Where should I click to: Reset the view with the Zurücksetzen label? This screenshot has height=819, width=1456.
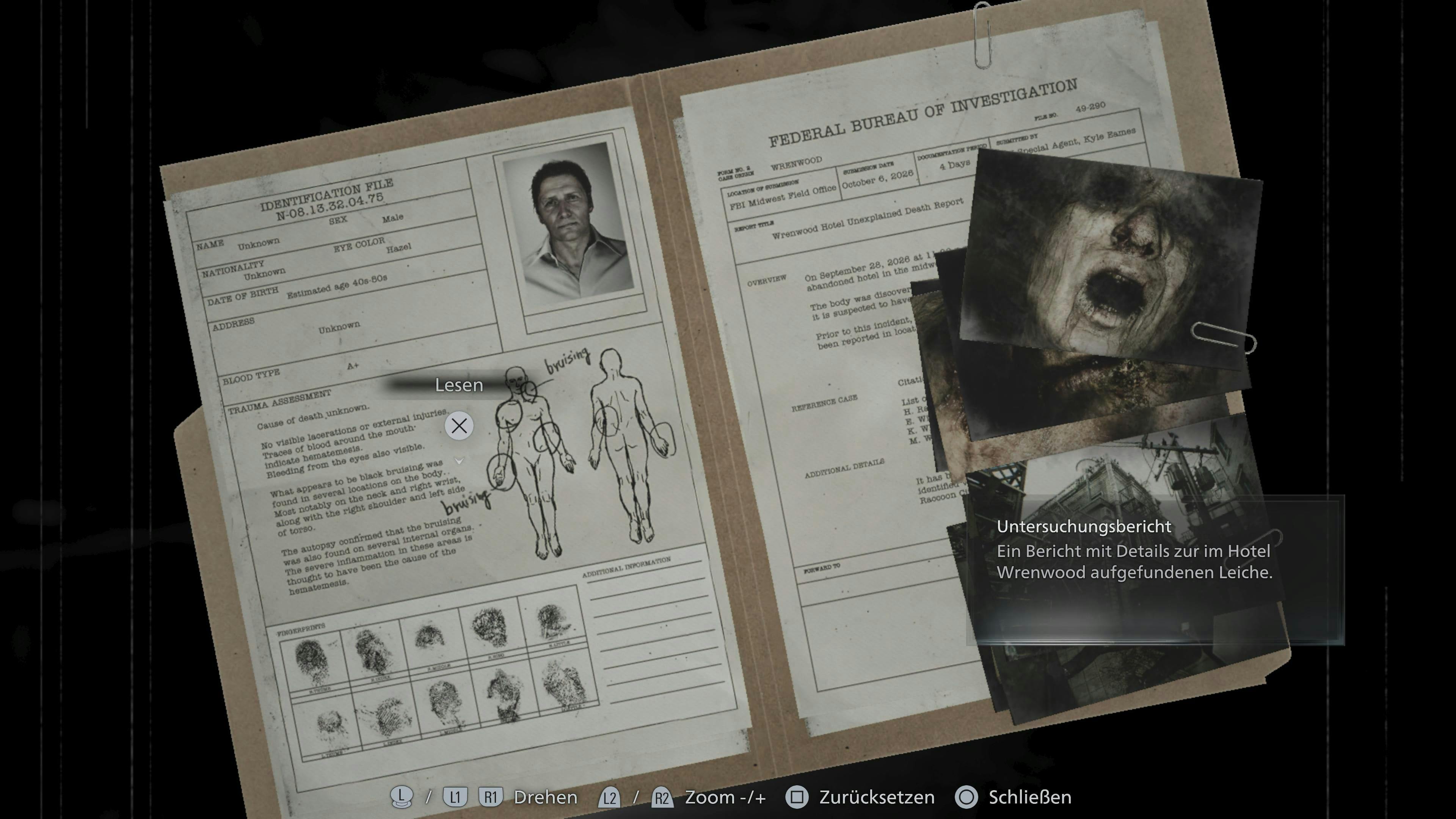(877, 797)
